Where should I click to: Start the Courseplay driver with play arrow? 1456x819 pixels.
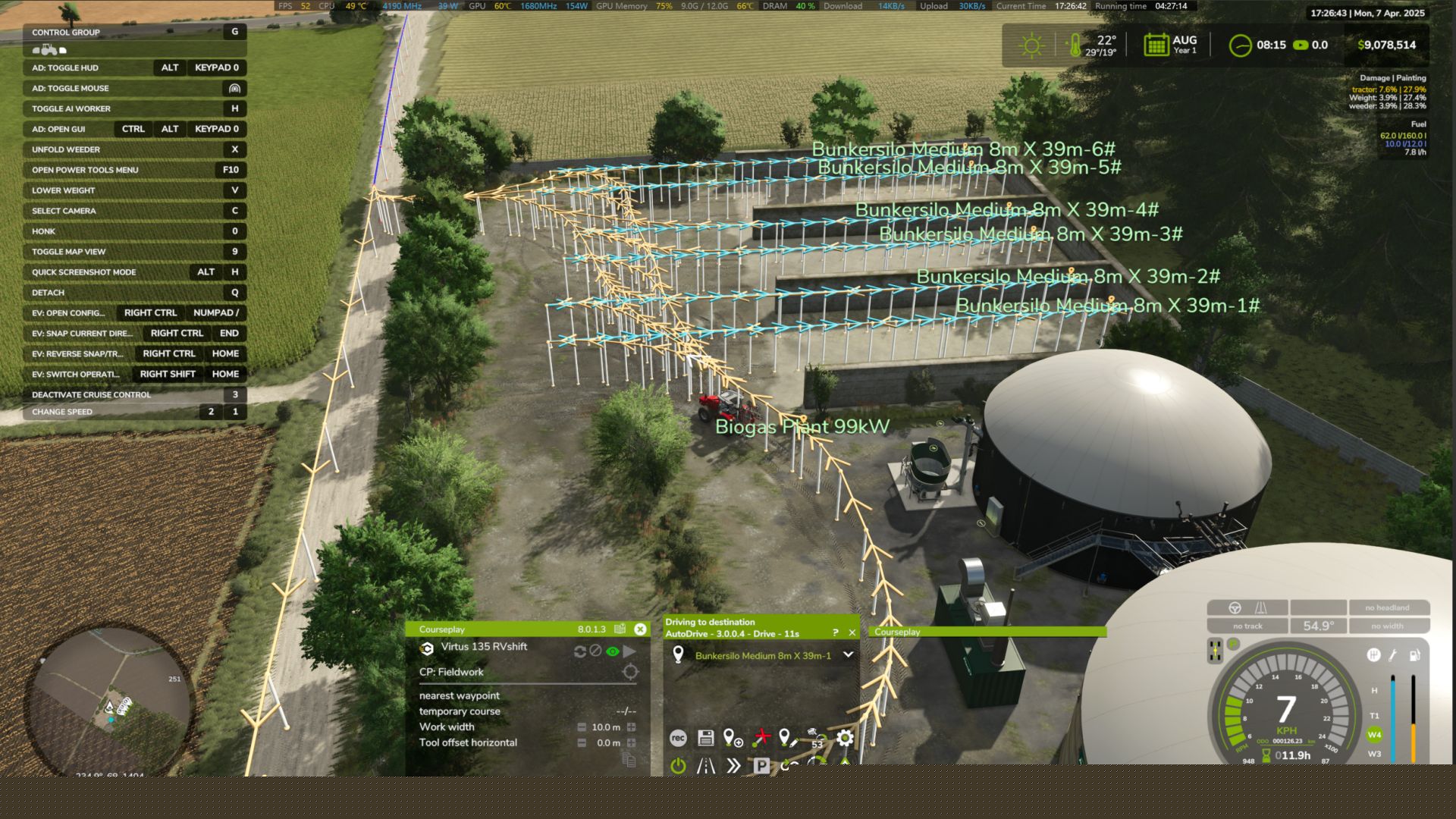tap(629, 651)
